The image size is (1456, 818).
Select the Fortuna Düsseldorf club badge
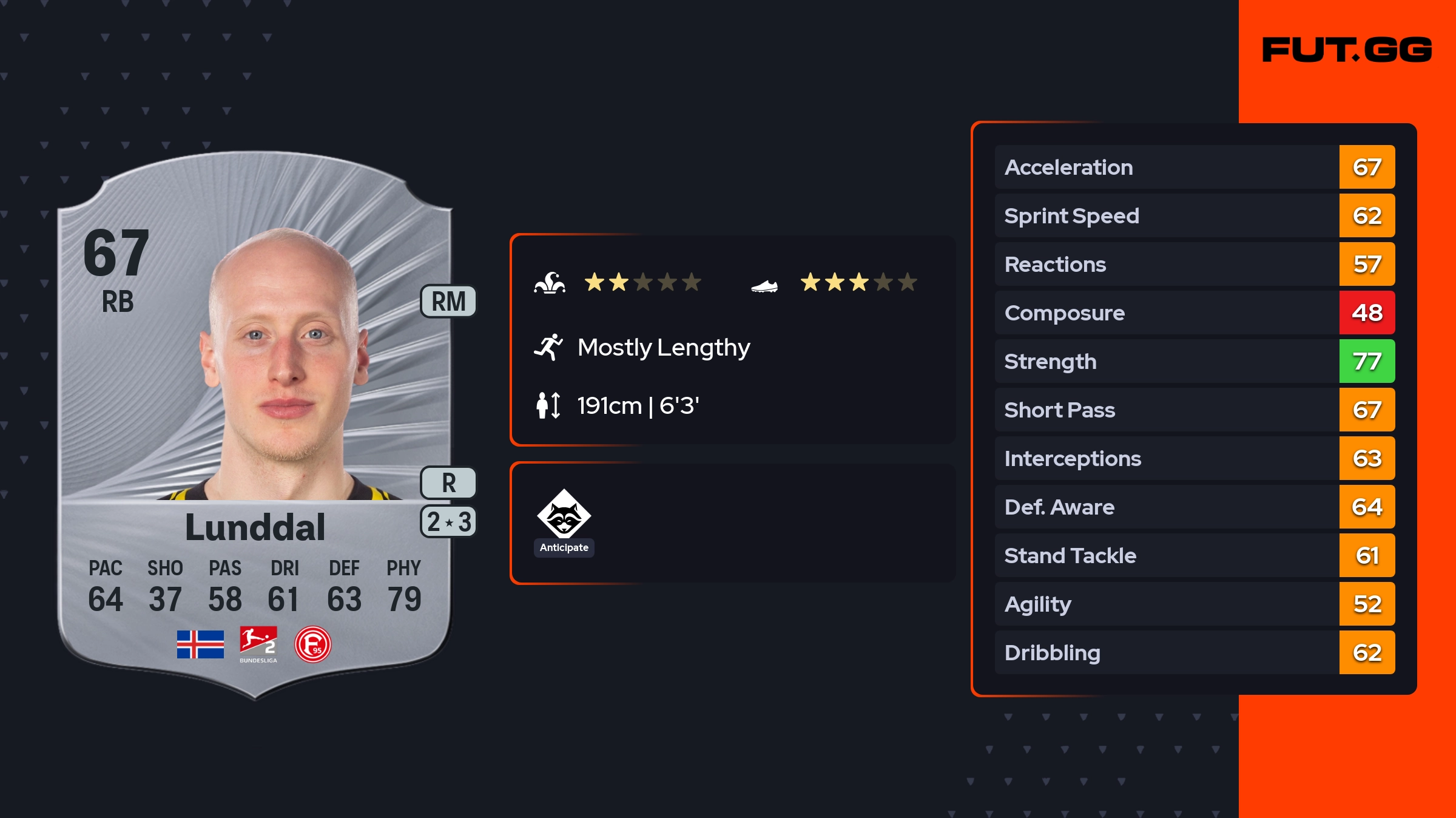pyautogui.click(x=312, y=644)
